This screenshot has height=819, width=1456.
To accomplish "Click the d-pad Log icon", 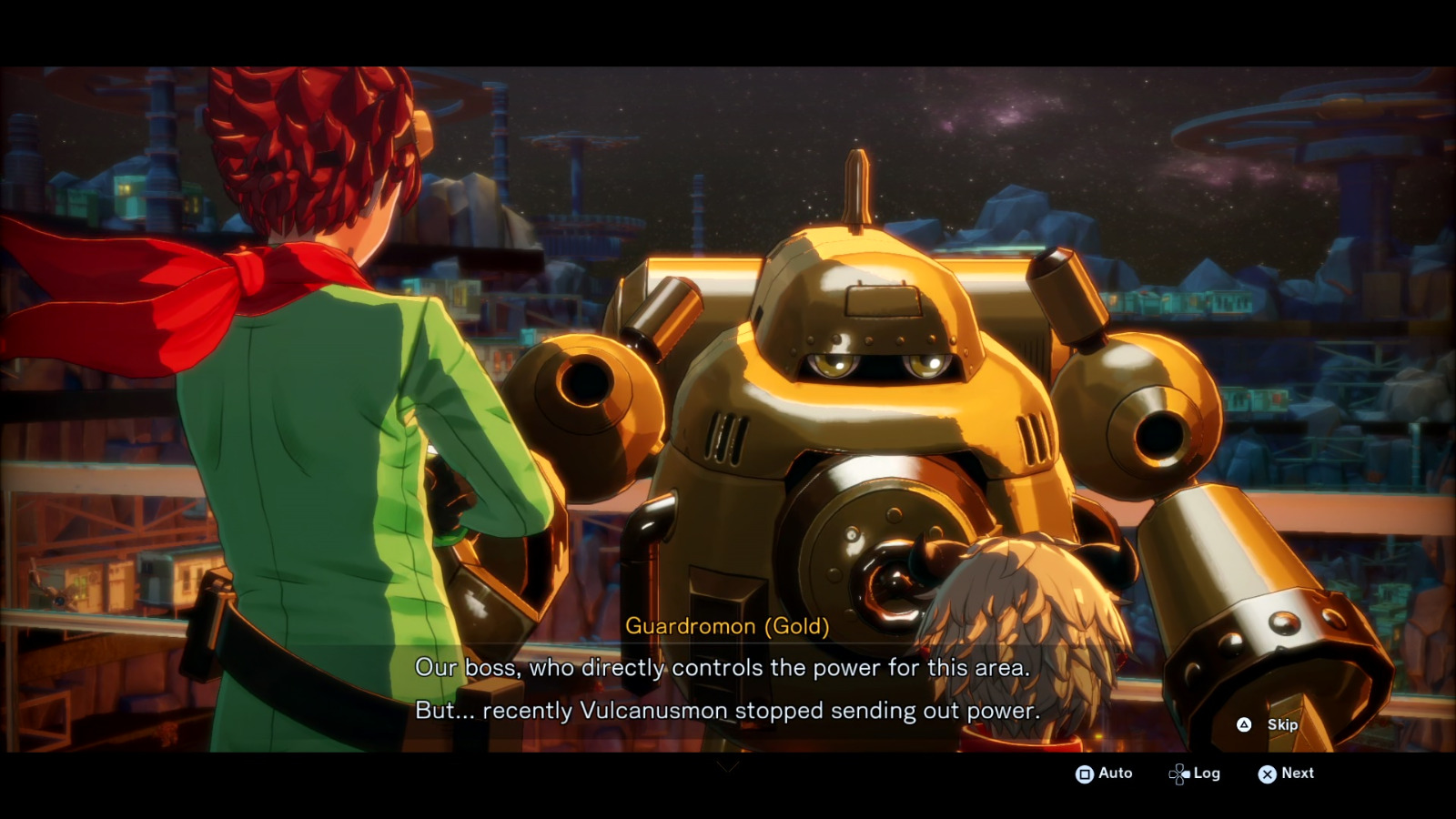I will pos(1178,773).
